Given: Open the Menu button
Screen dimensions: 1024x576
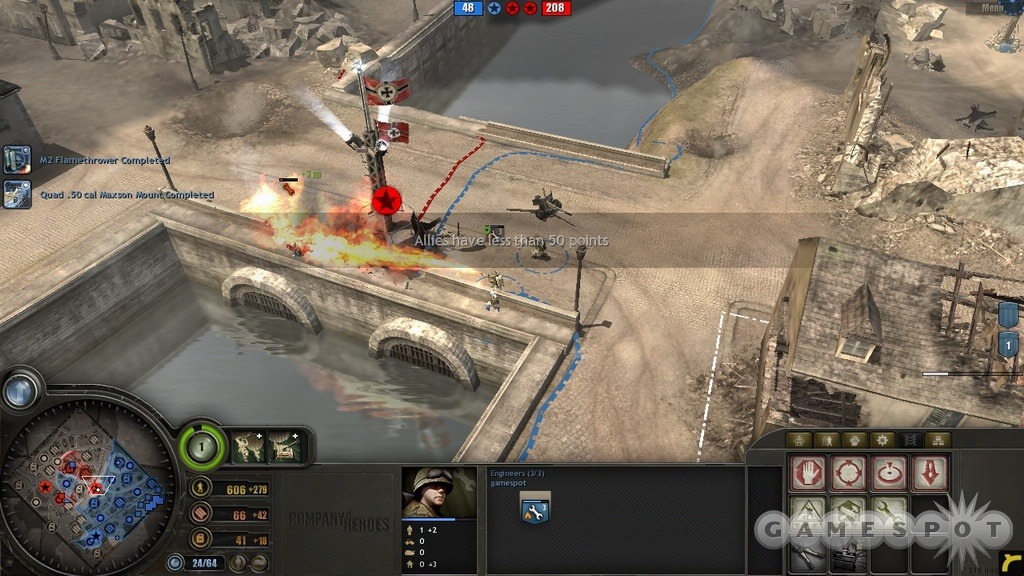Looking at the screenshot, I should (x=992, y=8).
